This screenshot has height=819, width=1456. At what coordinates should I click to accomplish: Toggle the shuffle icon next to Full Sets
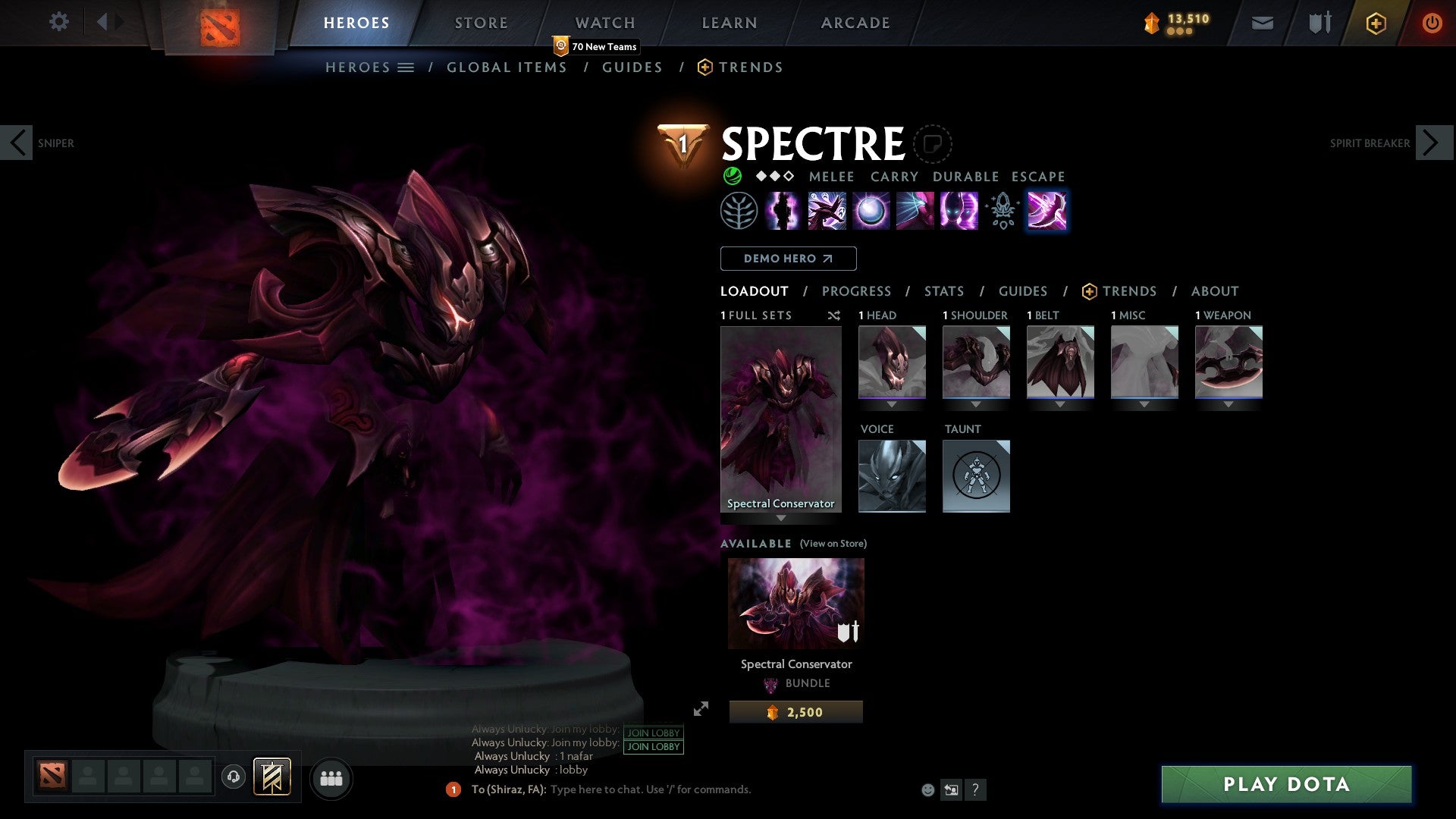click(834, 315)
